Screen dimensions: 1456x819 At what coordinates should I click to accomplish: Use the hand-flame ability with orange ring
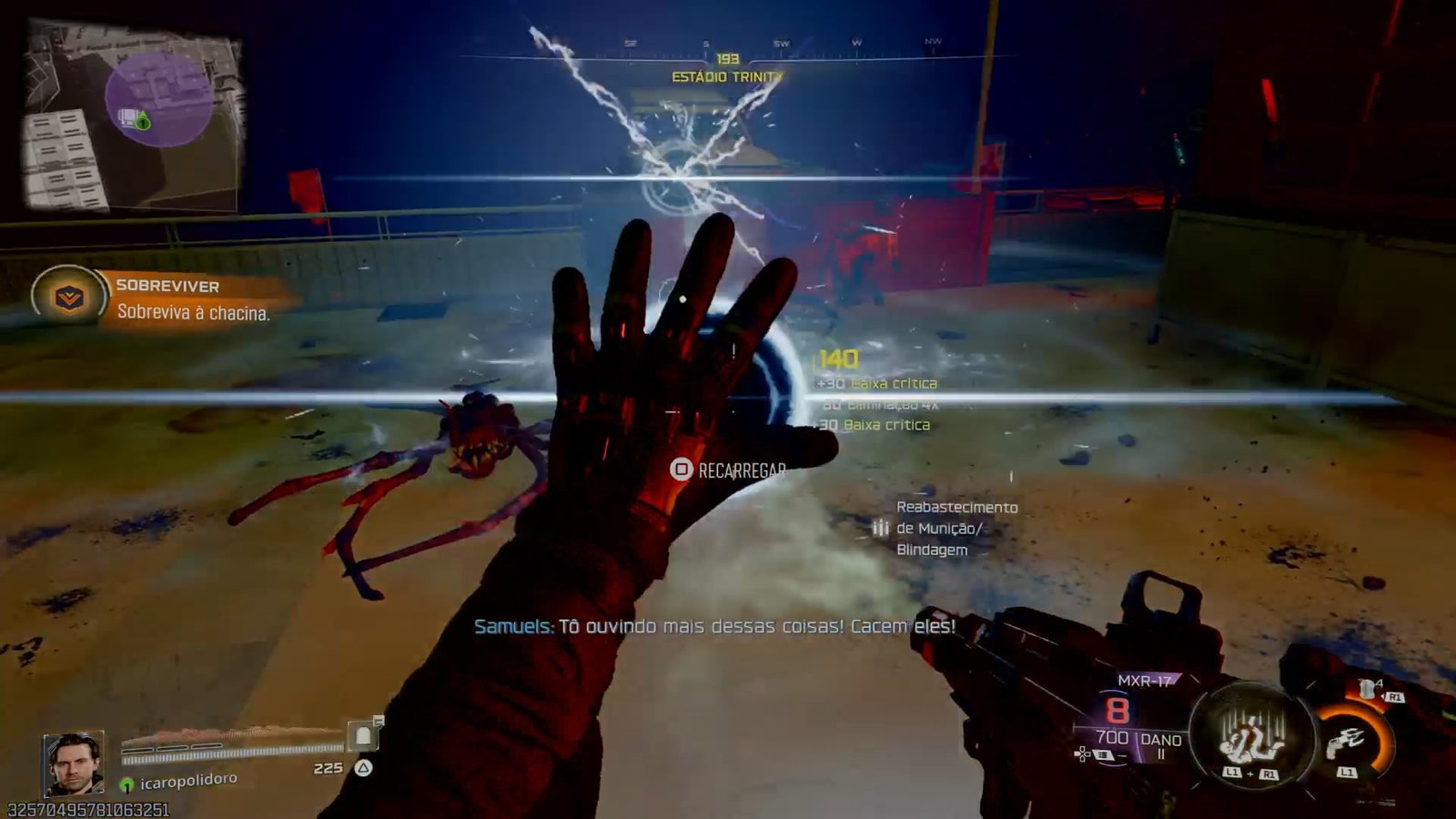[x=1350, y=741]
